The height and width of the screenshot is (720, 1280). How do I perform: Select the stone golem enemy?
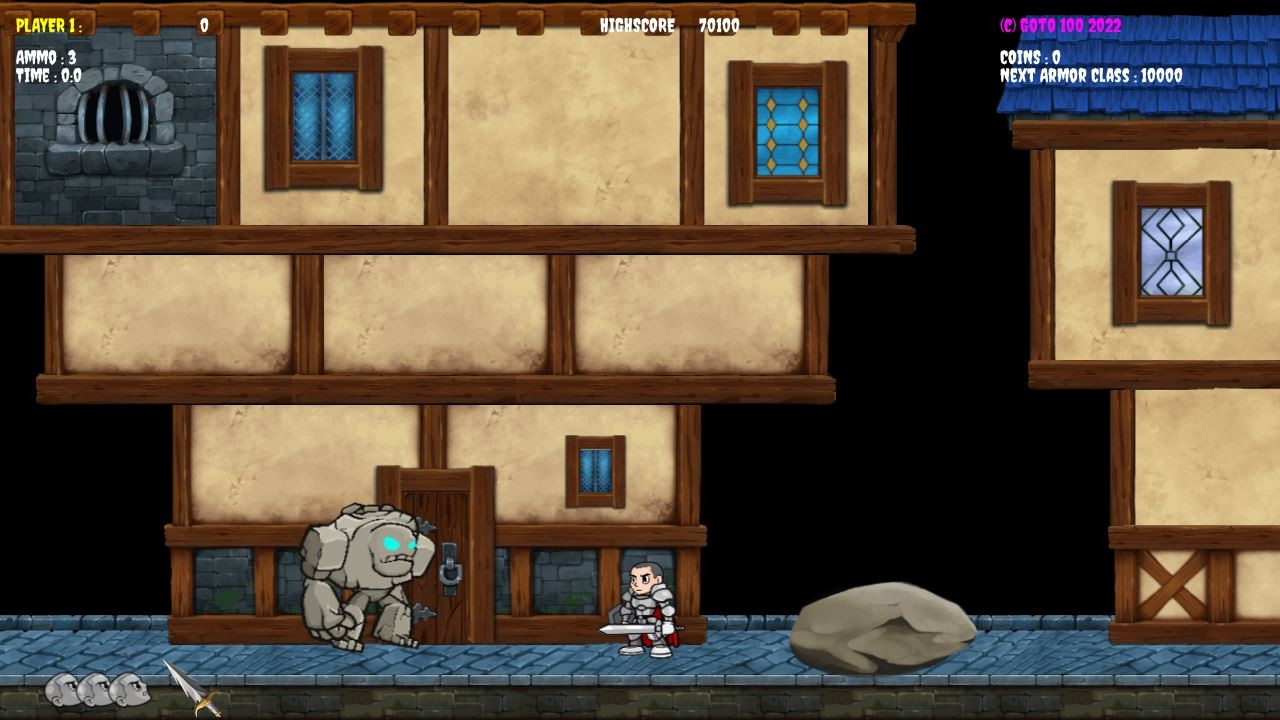pos(365,575)
